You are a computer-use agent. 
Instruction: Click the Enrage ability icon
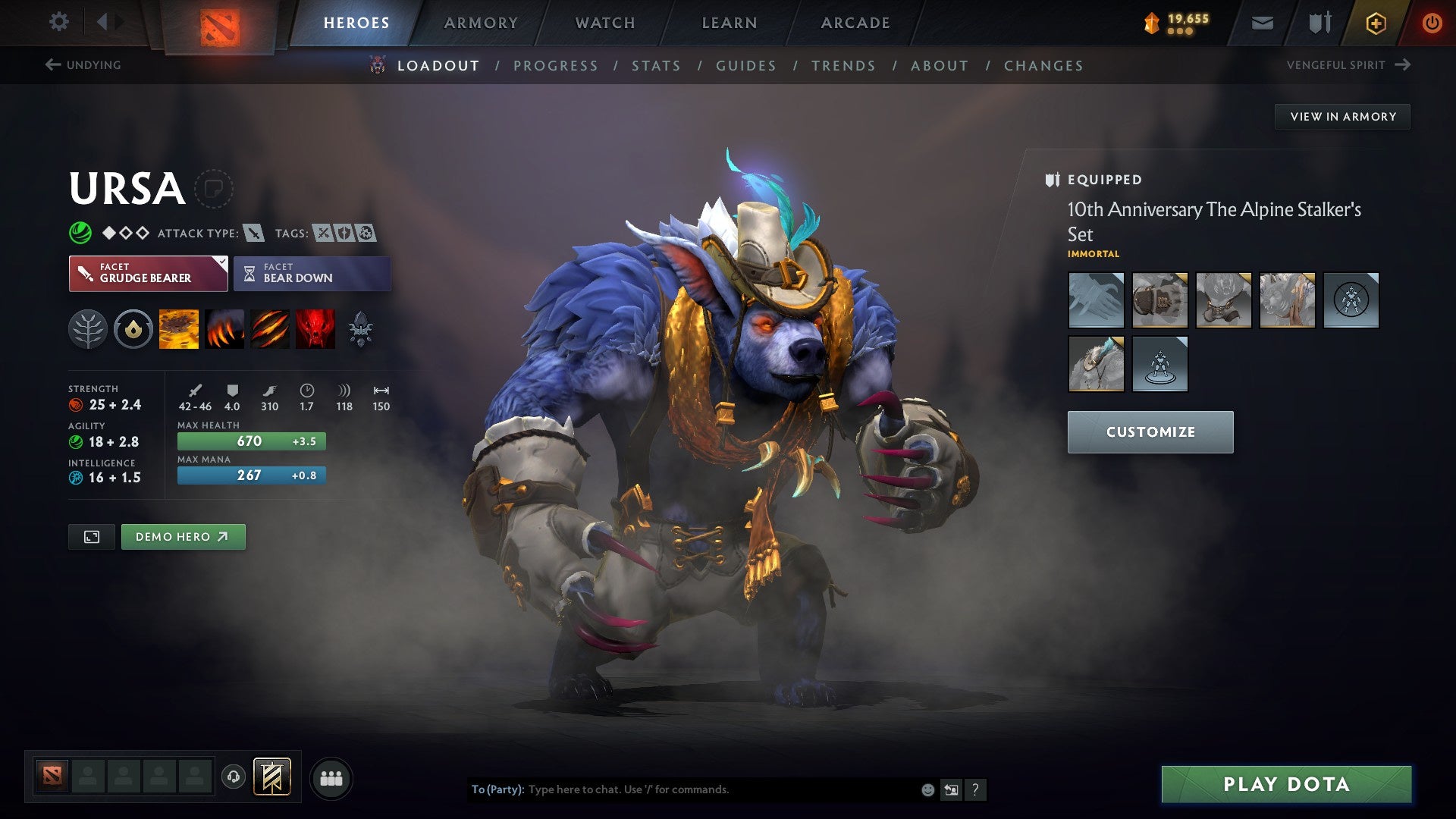pos(316,328)
